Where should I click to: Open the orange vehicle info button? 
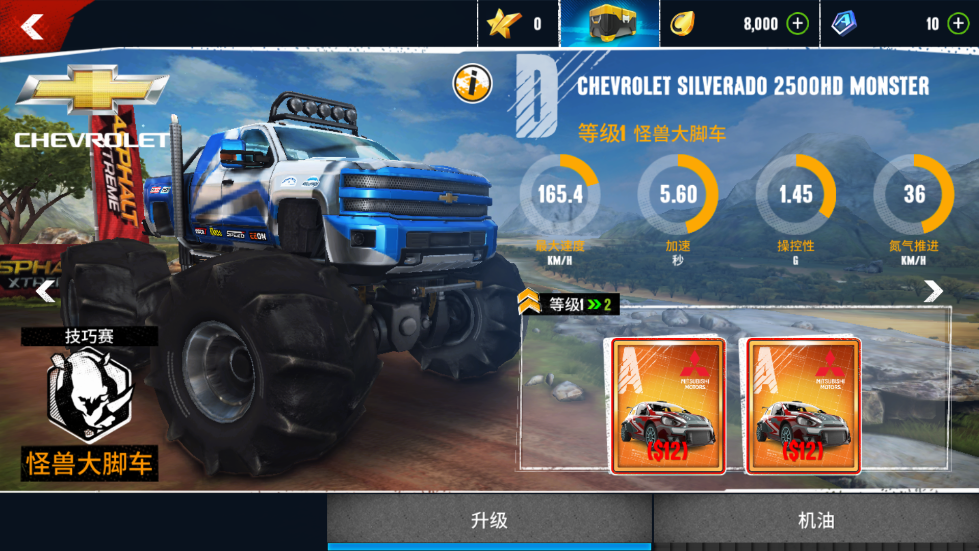point(472,83)
